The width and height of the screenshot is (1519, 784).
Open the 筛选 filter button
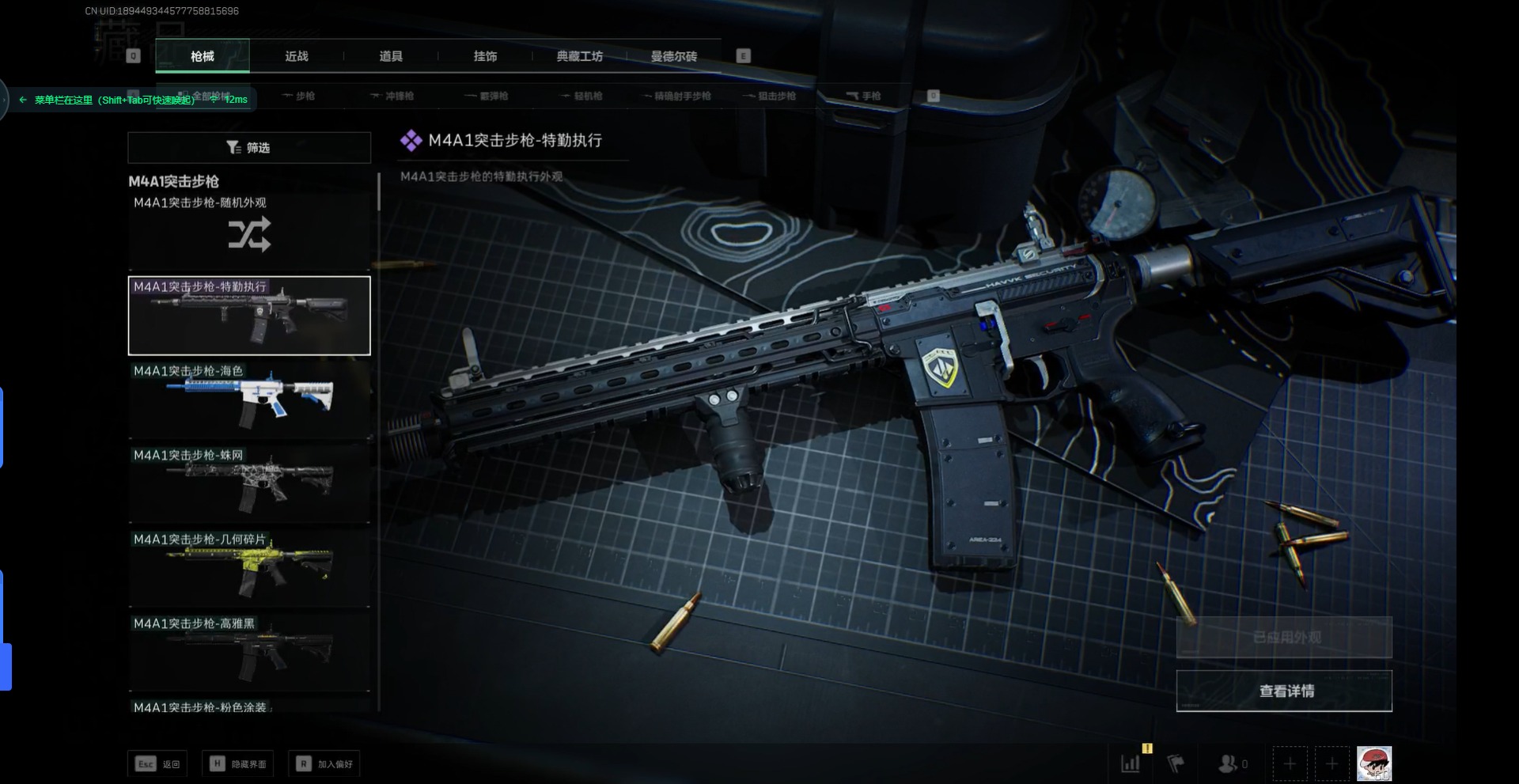tap(249, 148)
